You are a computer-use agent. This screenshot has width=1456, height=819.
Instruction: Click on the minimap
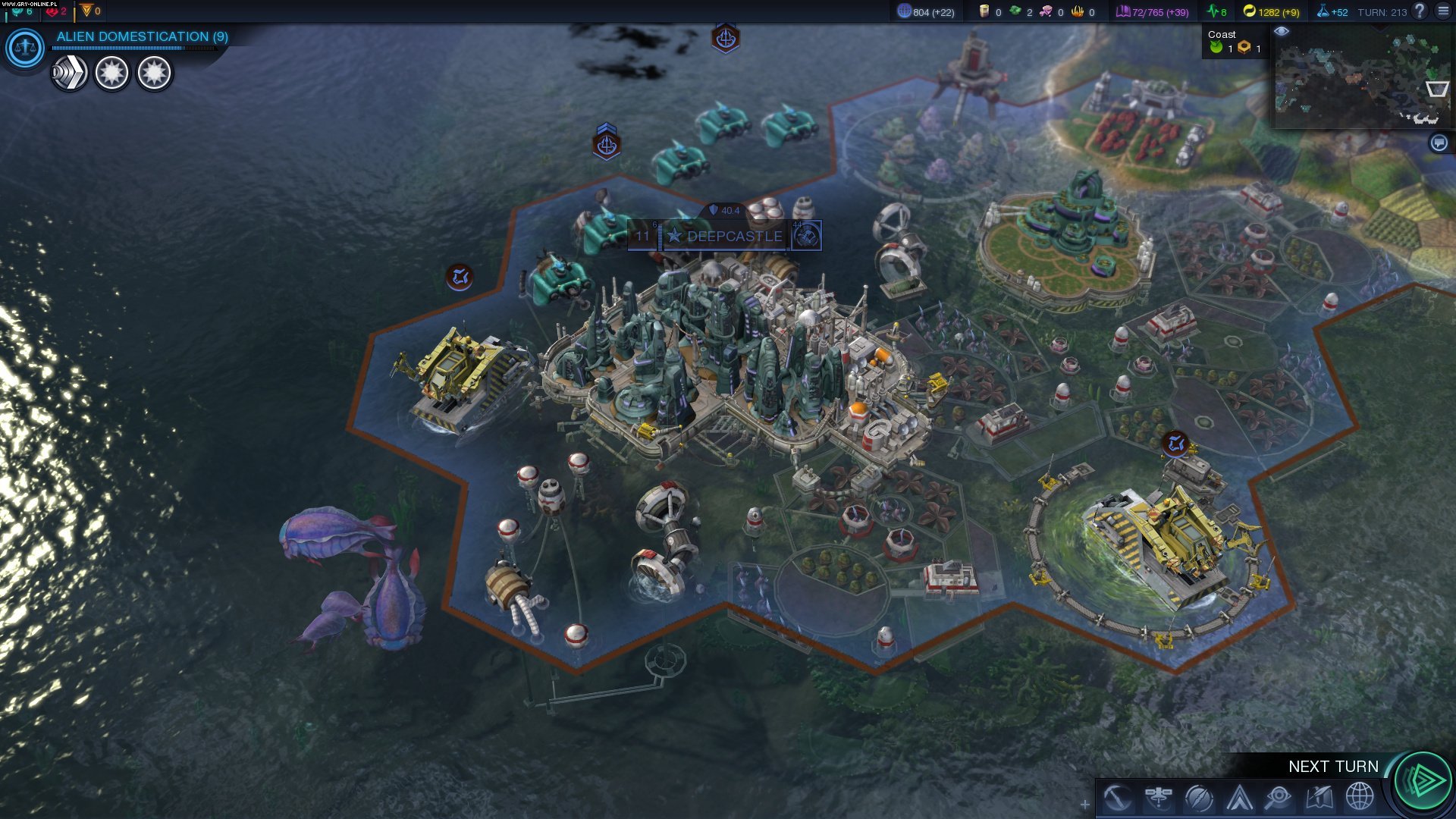[x=1357, y=80]
